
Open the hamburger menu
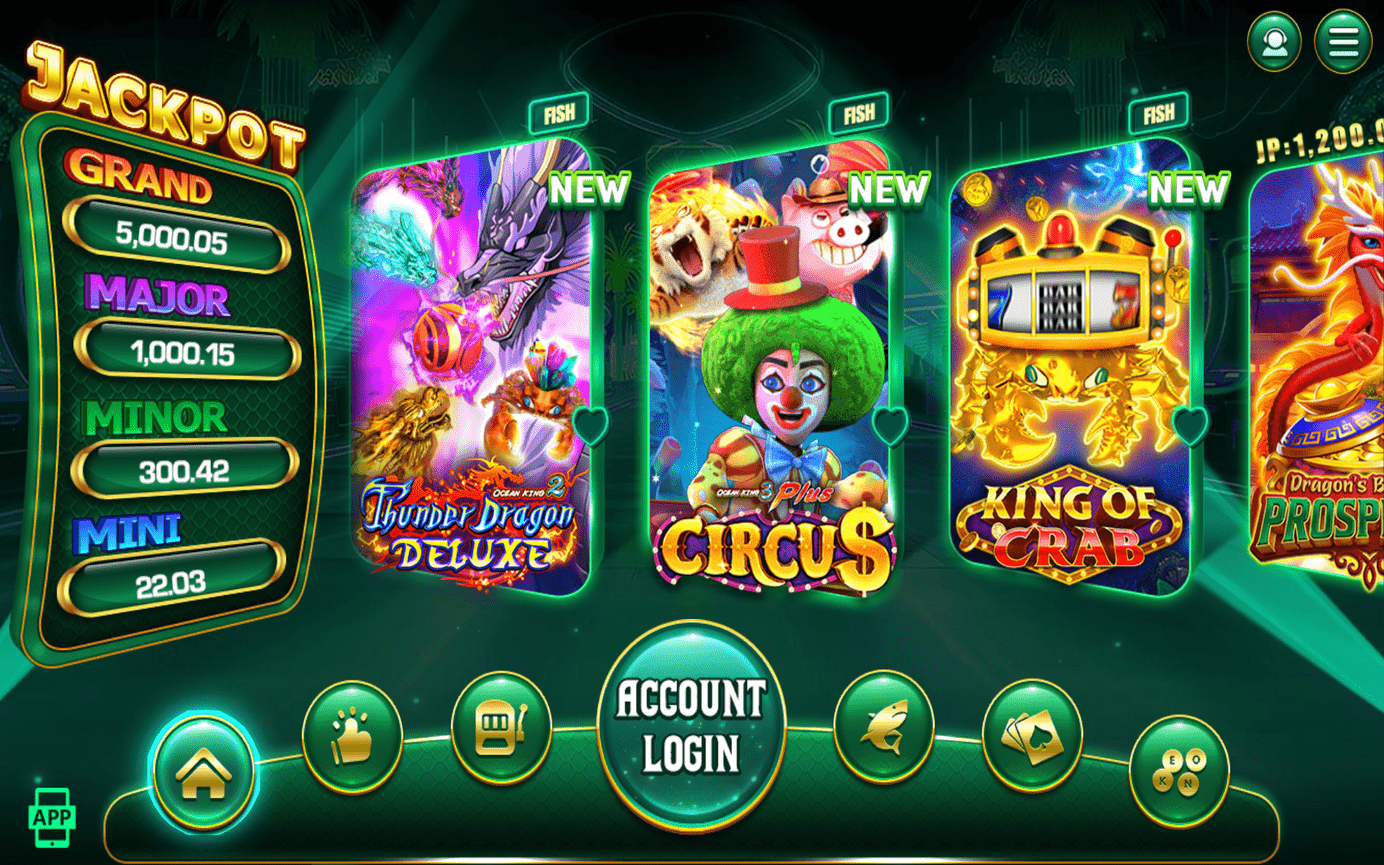(x=1342, y=41)
